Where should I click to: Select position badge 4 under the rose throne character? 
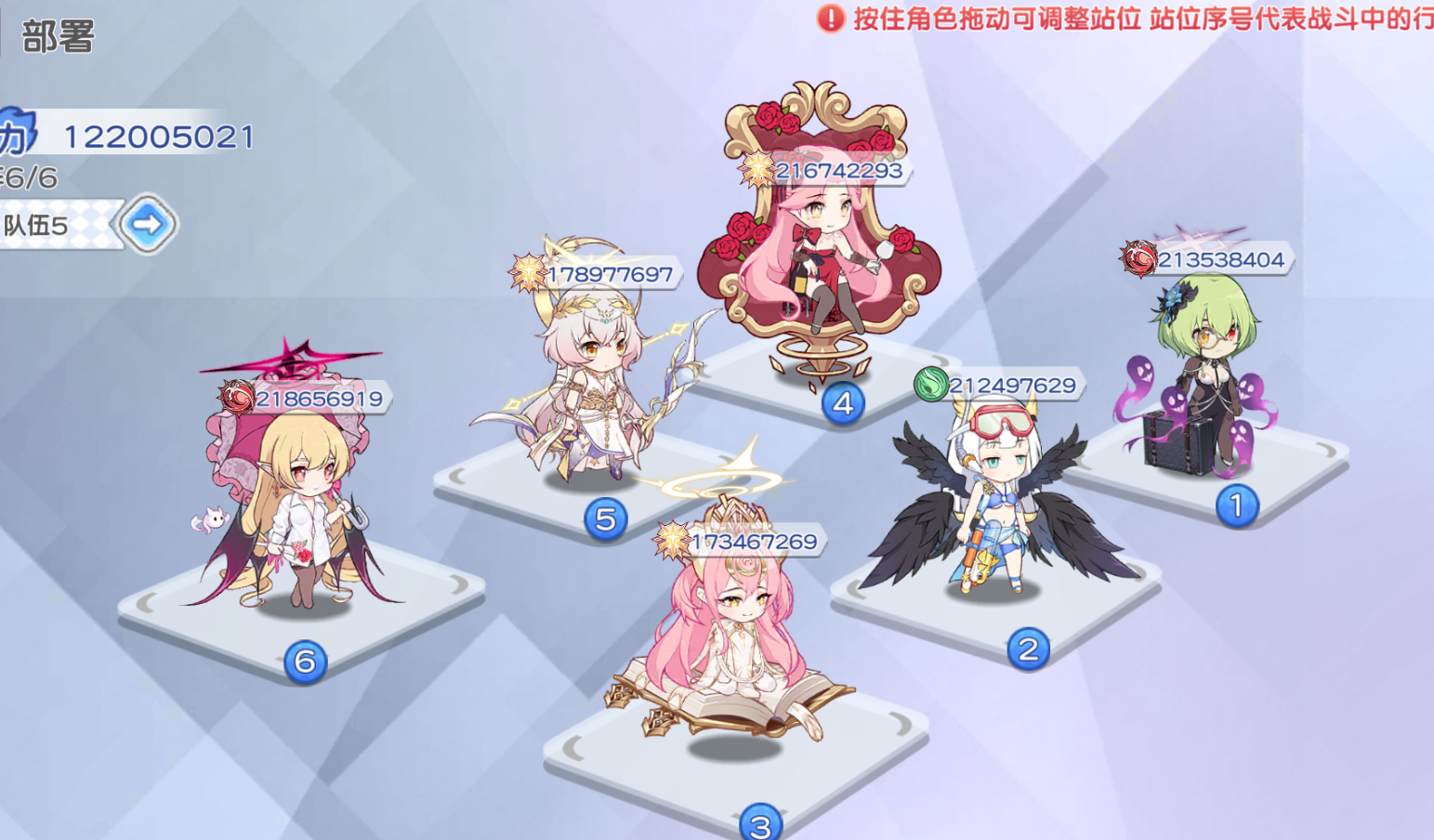(x=842, y=403)
